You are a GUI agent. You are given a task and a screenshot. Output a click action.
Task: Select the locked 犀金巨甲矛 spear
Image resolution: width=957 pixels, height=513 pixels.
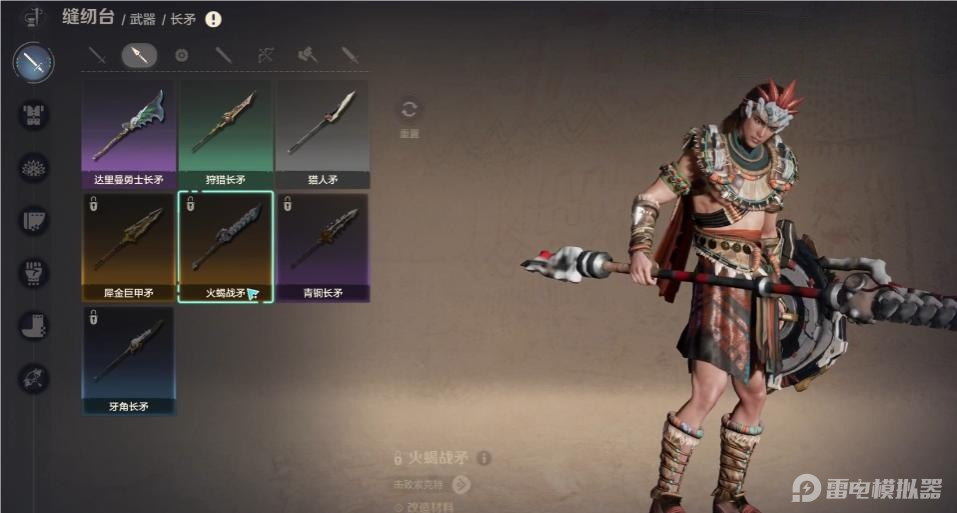pyautogui.click(x=128, y=246)
